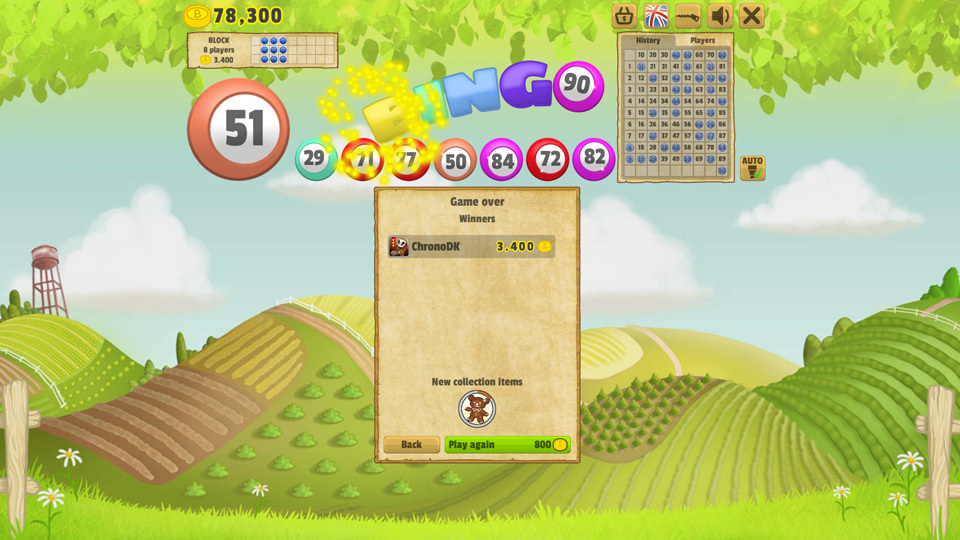Select winner ChronoDK in the winners list
The width and height of the screenshot is (960, 540).
coord(471,247)
